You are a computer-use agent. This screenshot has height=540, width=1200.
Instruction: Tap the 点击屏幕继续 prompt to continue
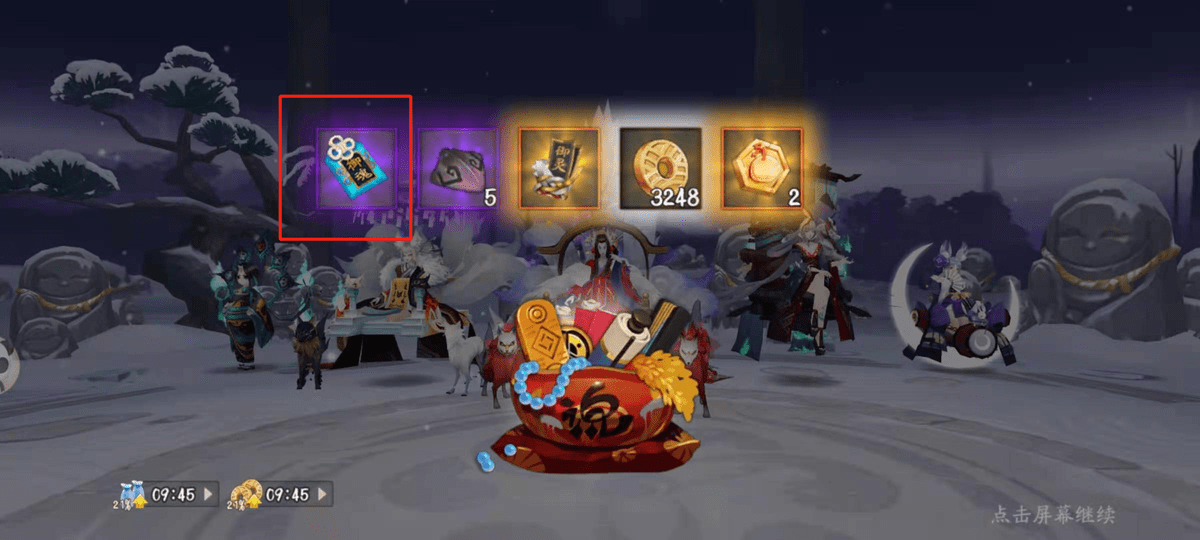[x=1052, y=515]
